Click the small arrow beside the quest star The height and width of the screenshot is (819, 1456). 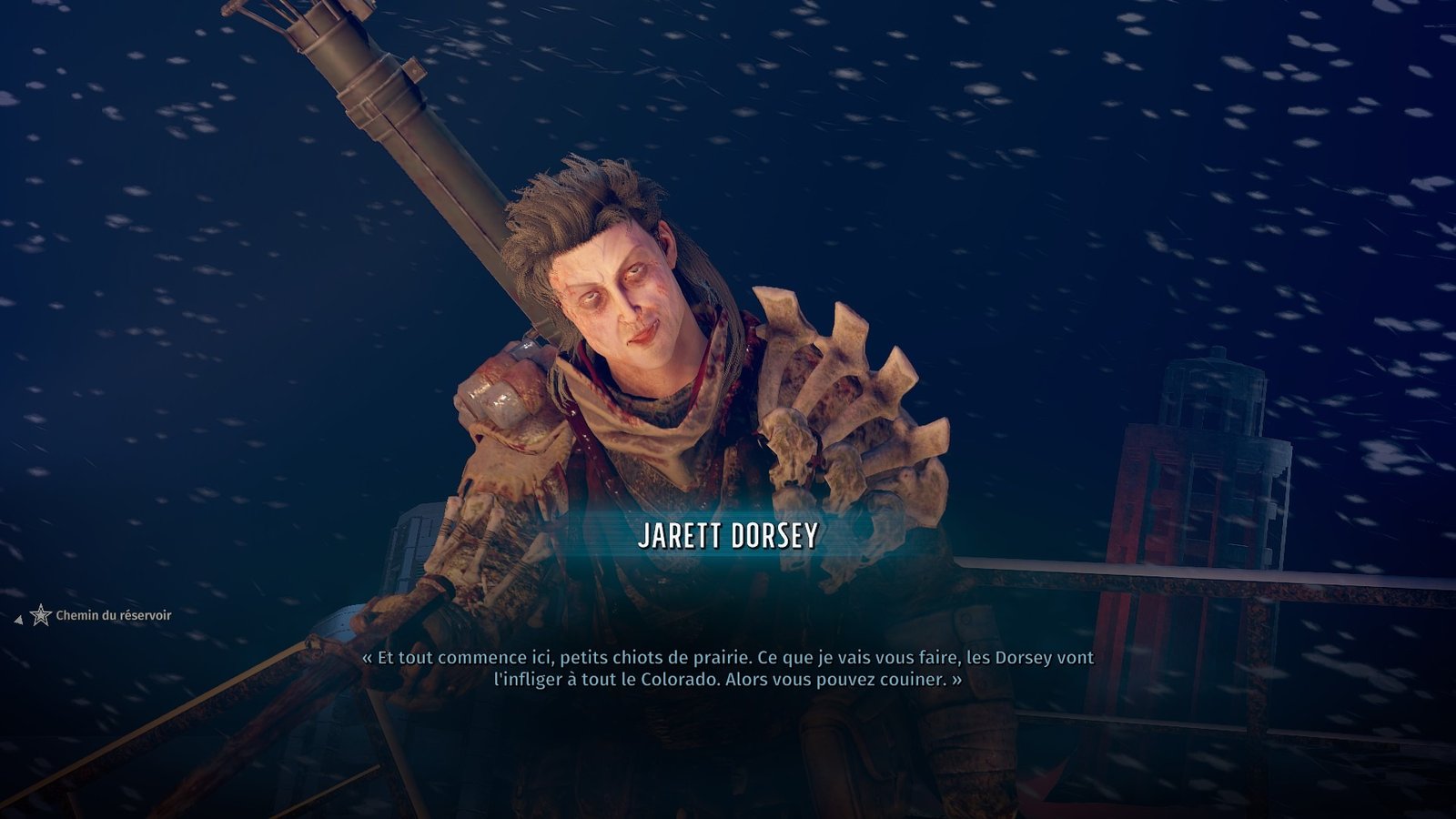[18, 621]
